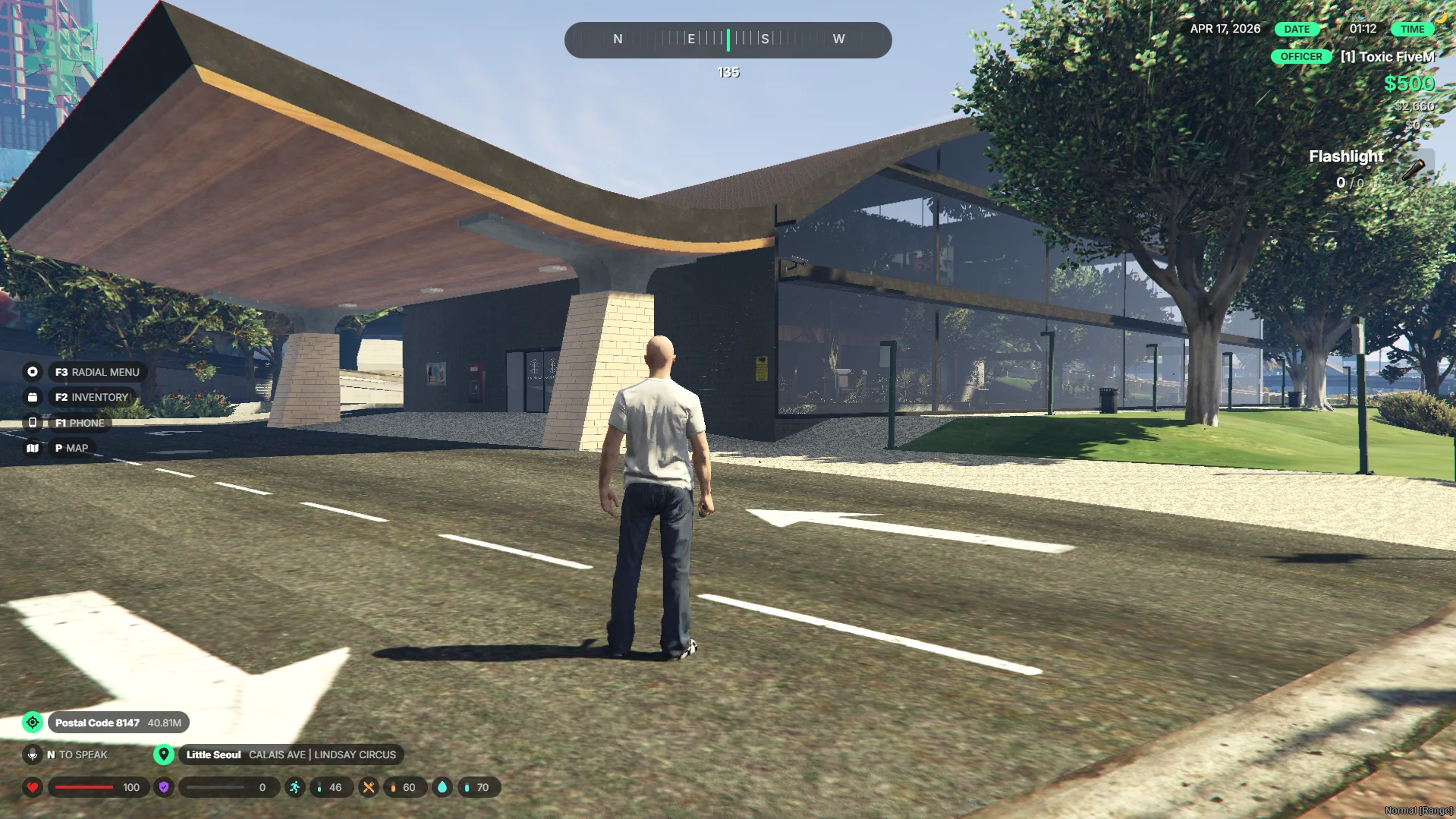Show the Map icon
The image size is (1456, 819).
33,449
